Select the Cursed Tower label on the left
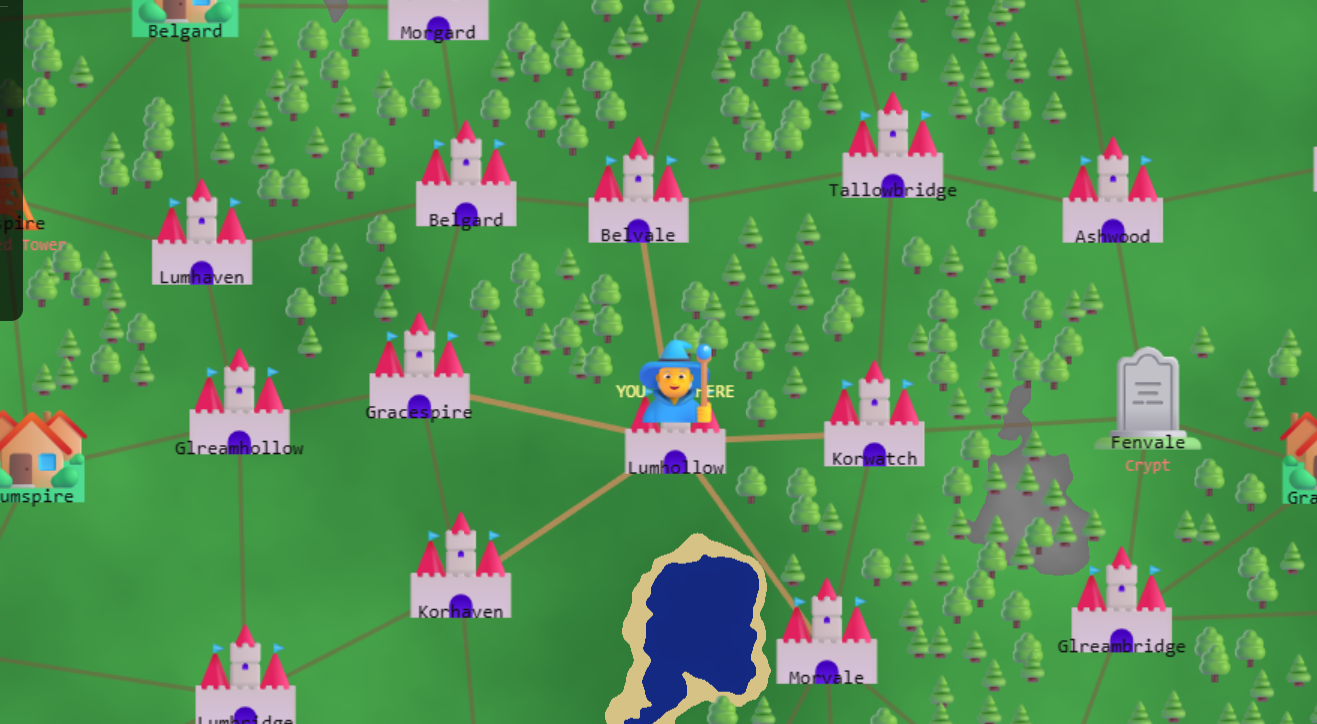The image size is (1317, 724). coord(33,245)
